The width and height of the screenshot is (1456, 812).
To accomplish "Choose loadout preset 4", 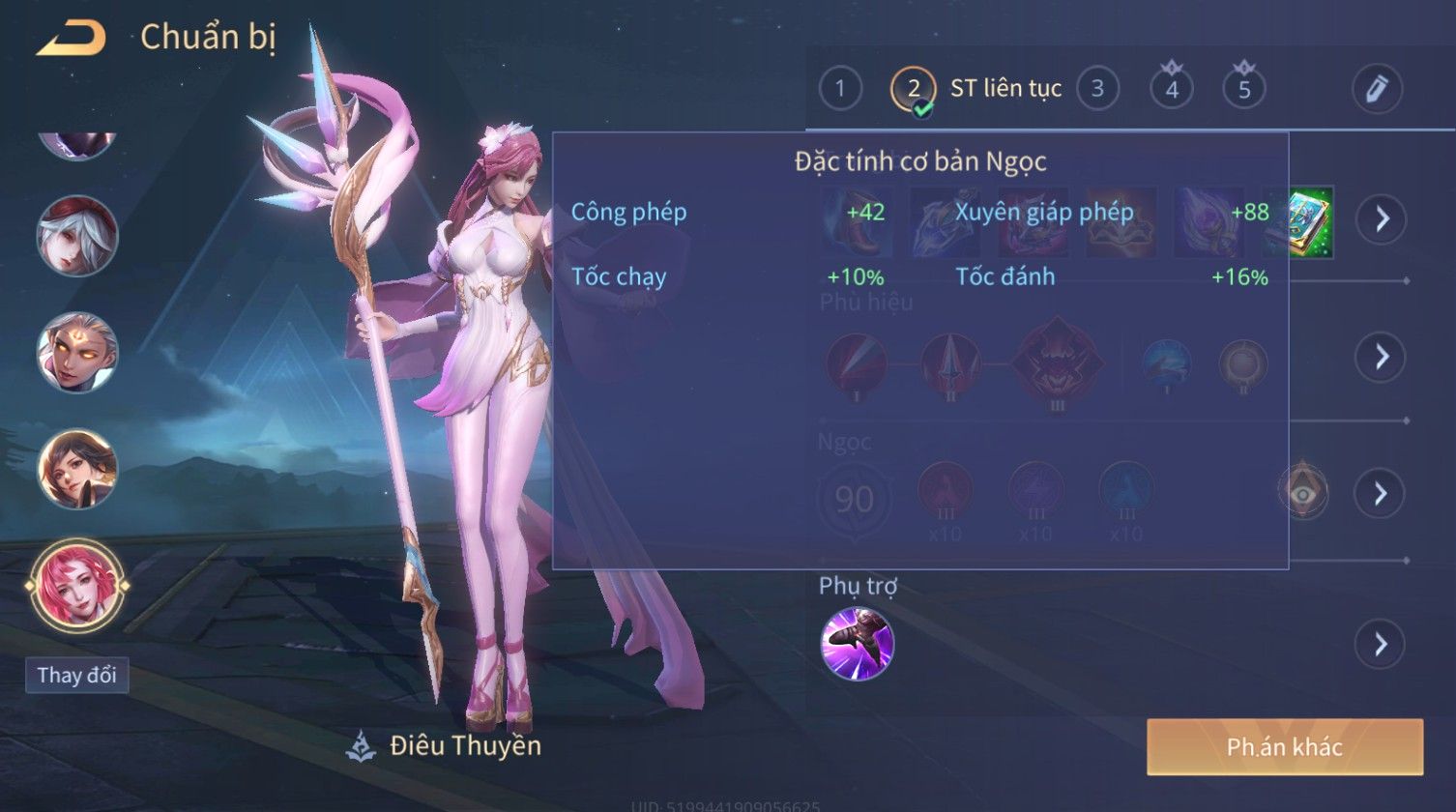I will tap(1172, 89).
